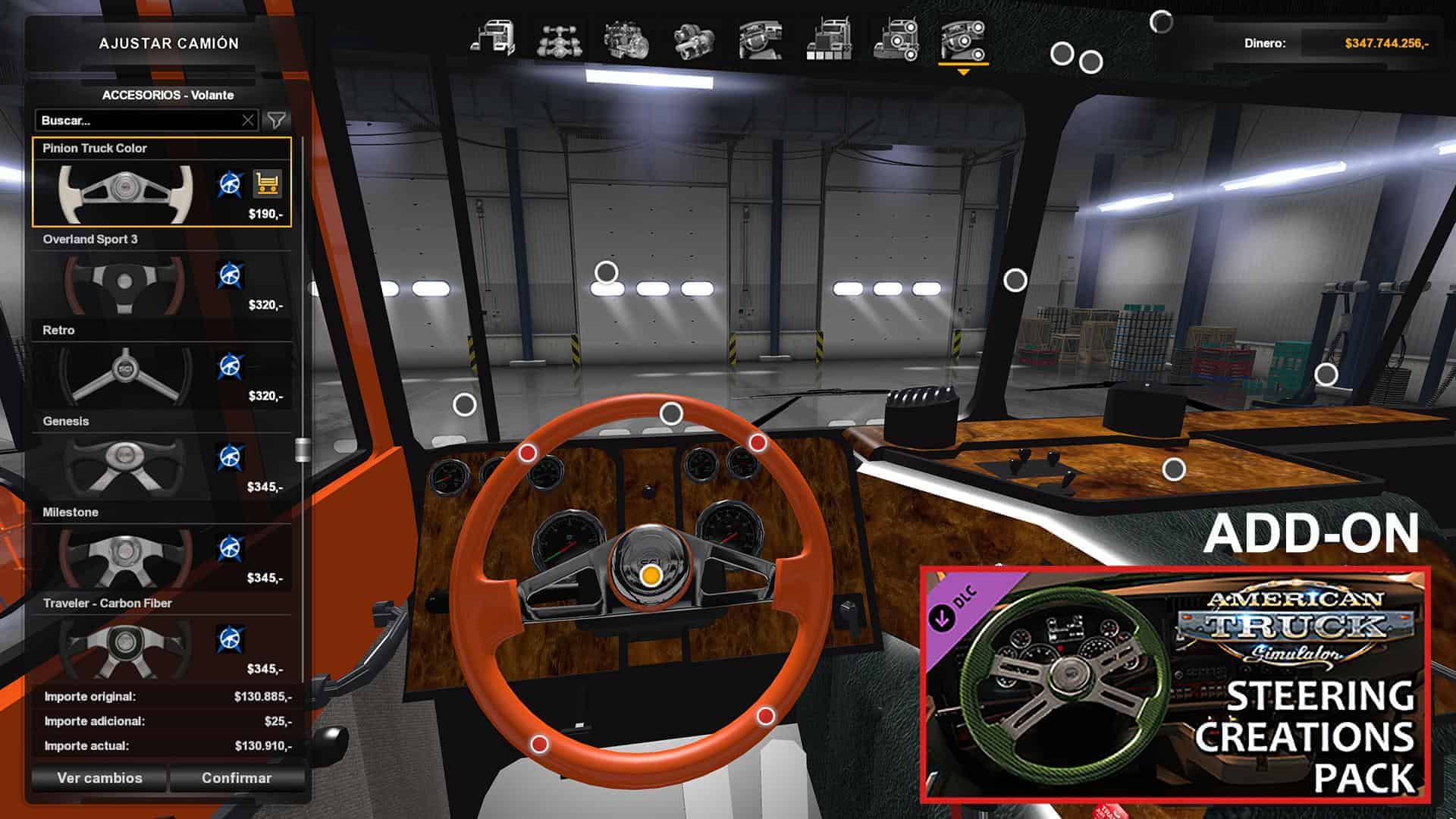Screen dimensions: 1456x819
Task: Click the shopping cart purchase icon
Action: click(267, 184)
